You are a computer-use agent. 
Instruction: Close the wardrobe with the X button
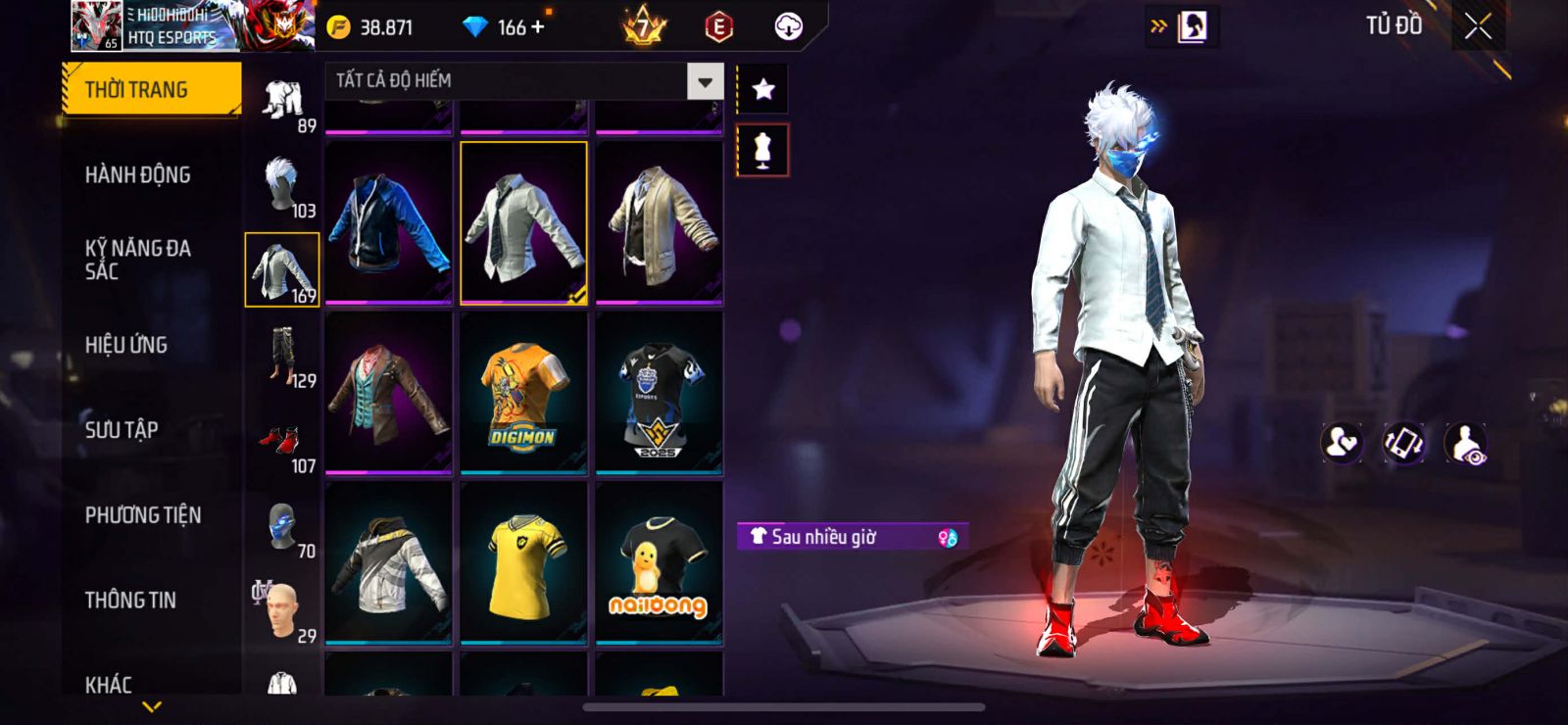coord(1478,27)
